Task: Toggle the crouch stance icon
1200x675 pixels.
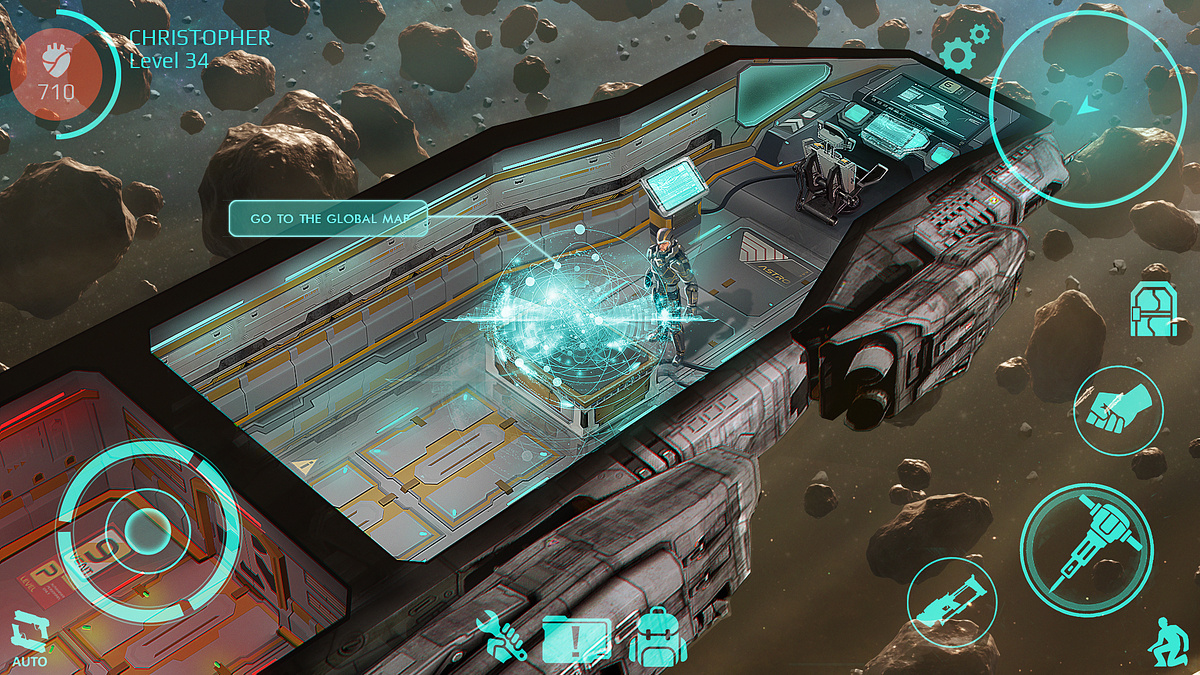Action: coord(1168,638)
